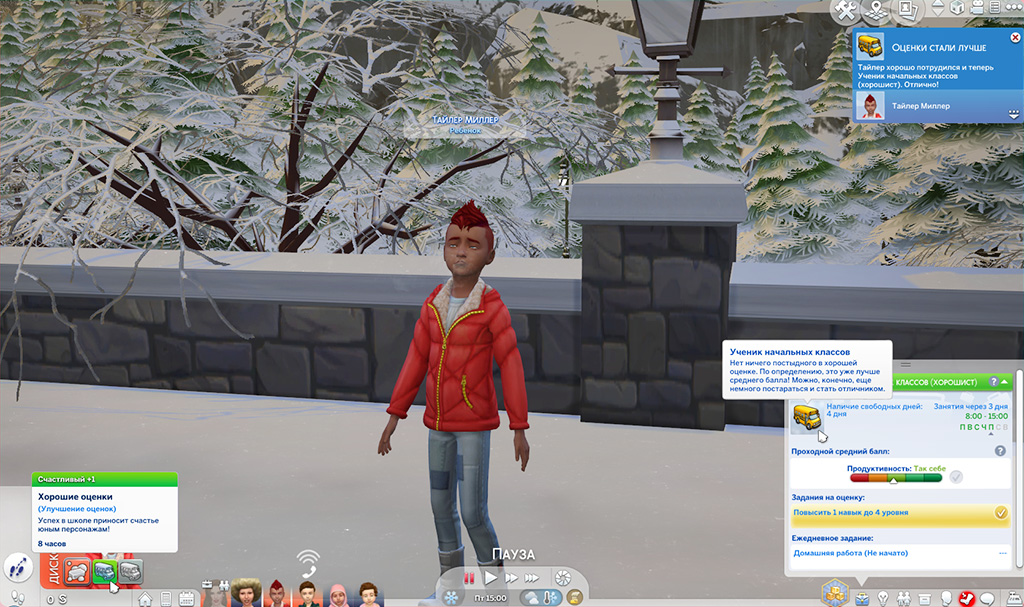The height and width of the screenshot is (607, 1024).
Task: Open Build Mode with the tools icon
Action: 847,11
